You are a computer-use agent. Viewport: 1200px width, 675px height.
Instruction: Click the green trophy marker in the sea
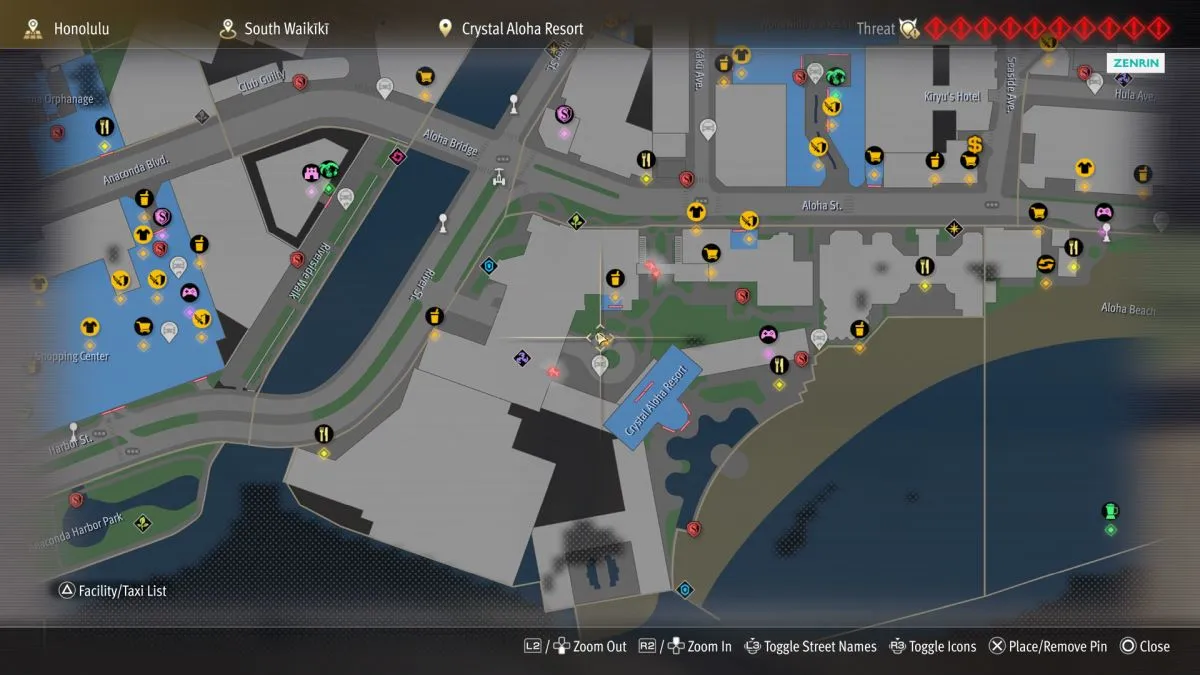pyautogui.click(x=1109, y=511)
